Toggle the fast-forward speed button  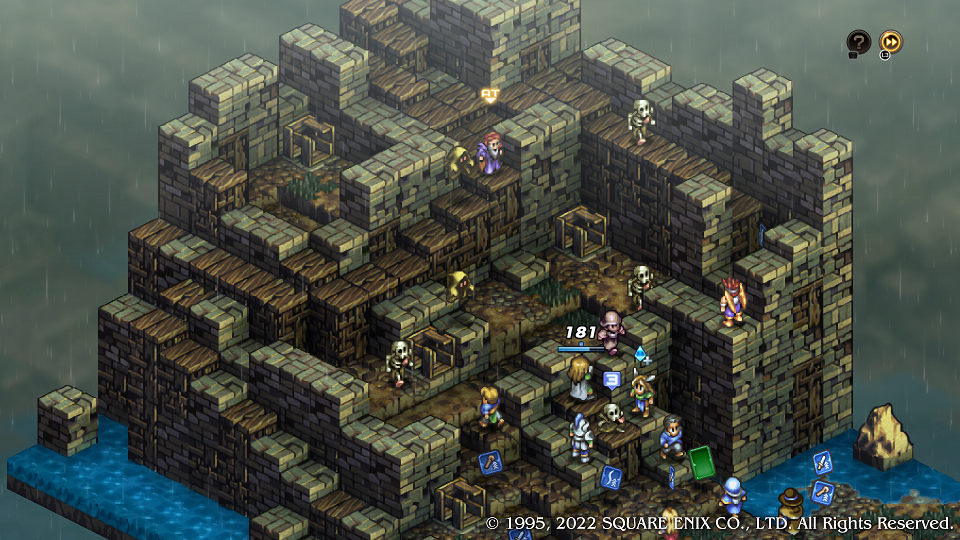coord(890,42)
